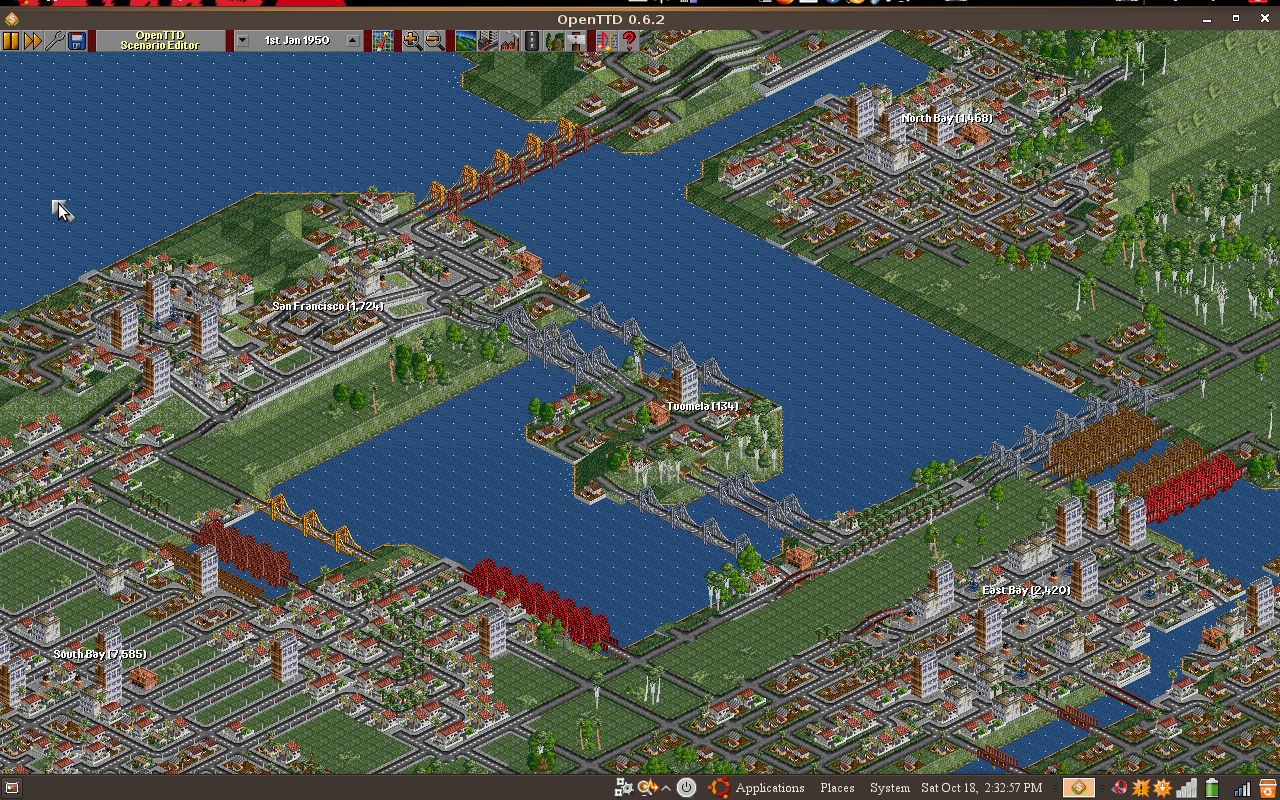1280x800 pixels.
Task: Select the save scenario disk icon
Action: coord(78,40)
